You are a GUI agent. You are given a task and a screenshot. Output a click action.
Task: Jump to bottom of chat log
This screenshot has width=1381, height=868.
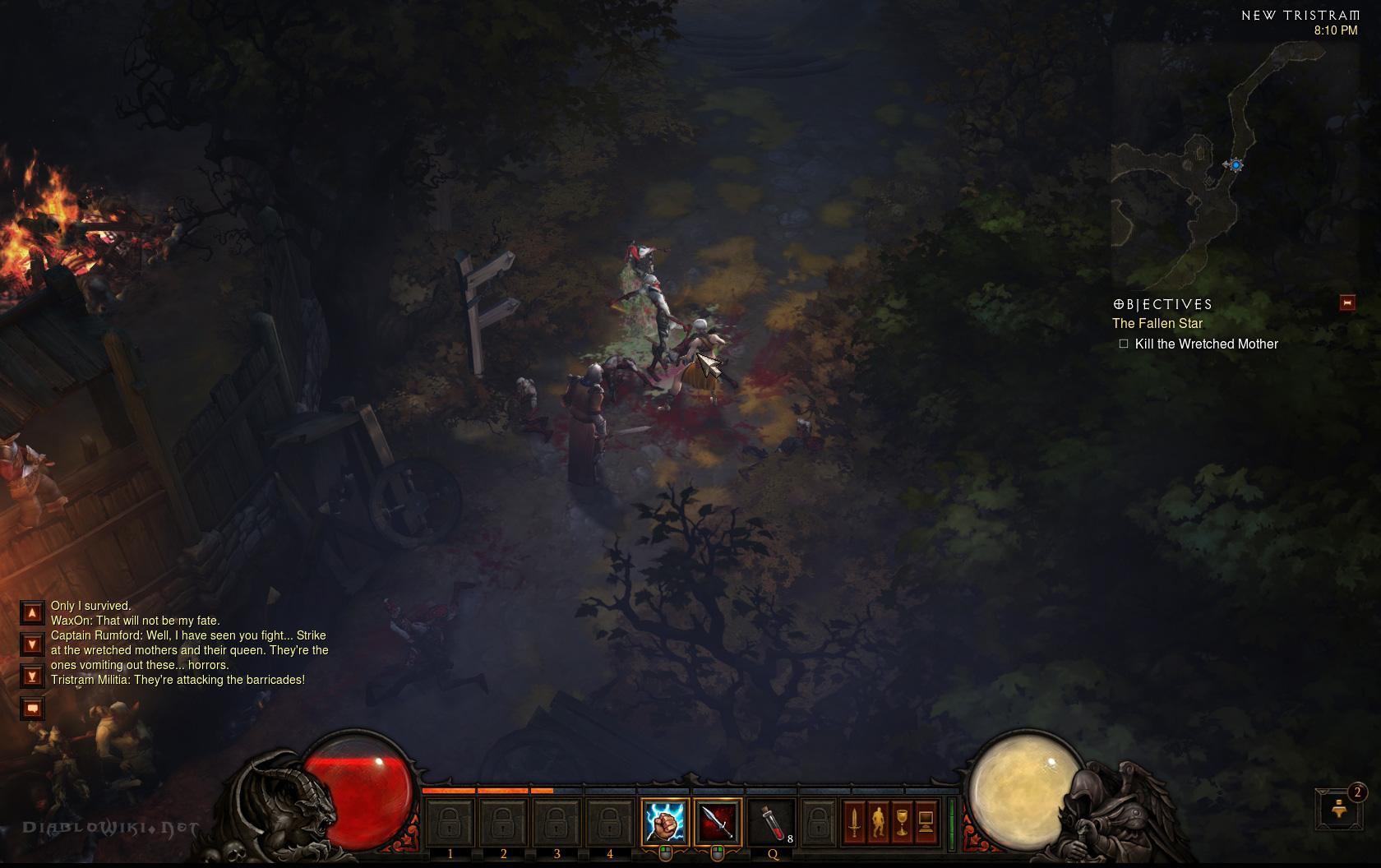[x=32, y=676]
